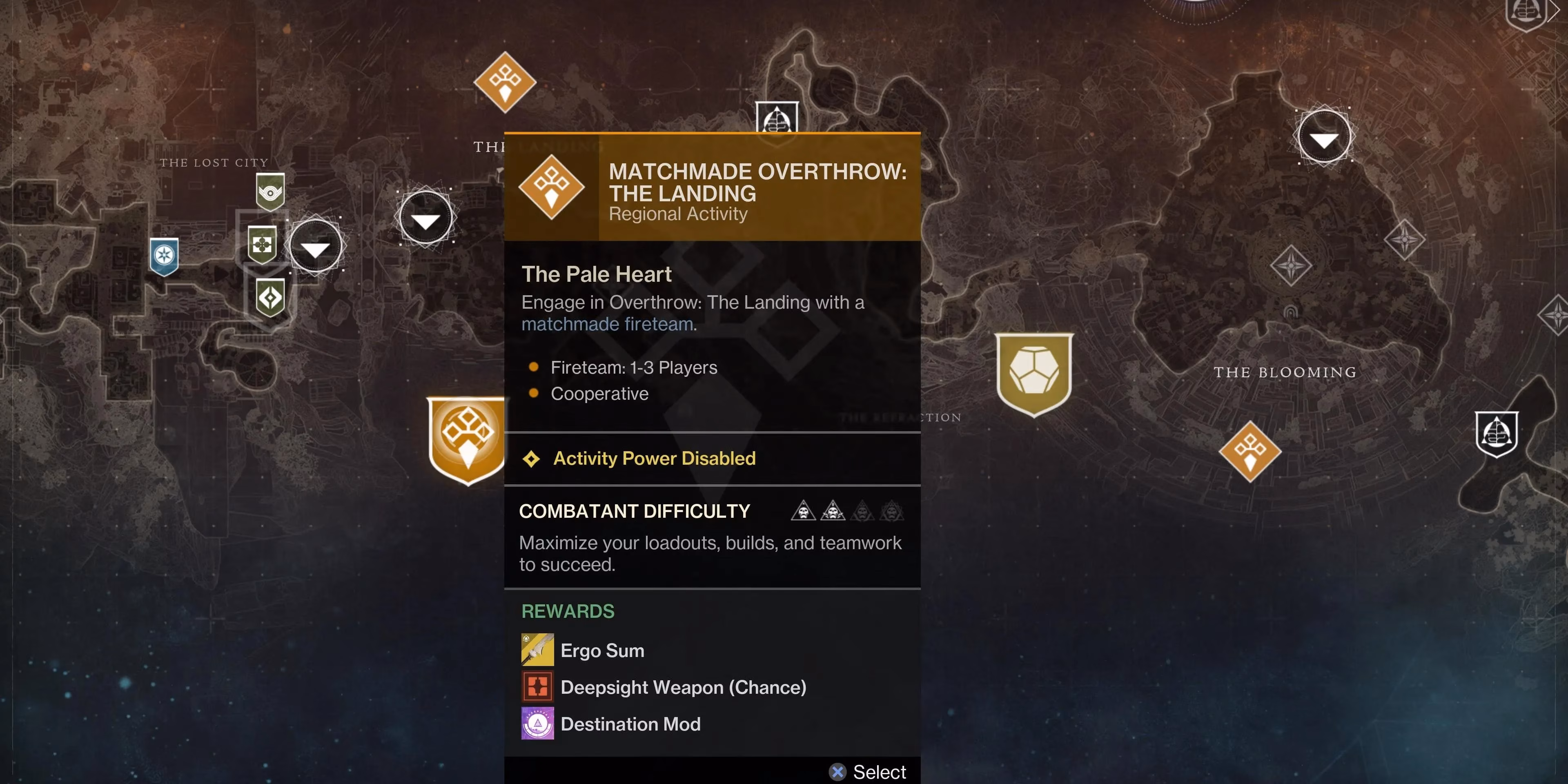The width and height of the screenshot is (1568, 784).
Task: Click the Activity Power Disabled diamond indicator
Action: coord(532,458)
